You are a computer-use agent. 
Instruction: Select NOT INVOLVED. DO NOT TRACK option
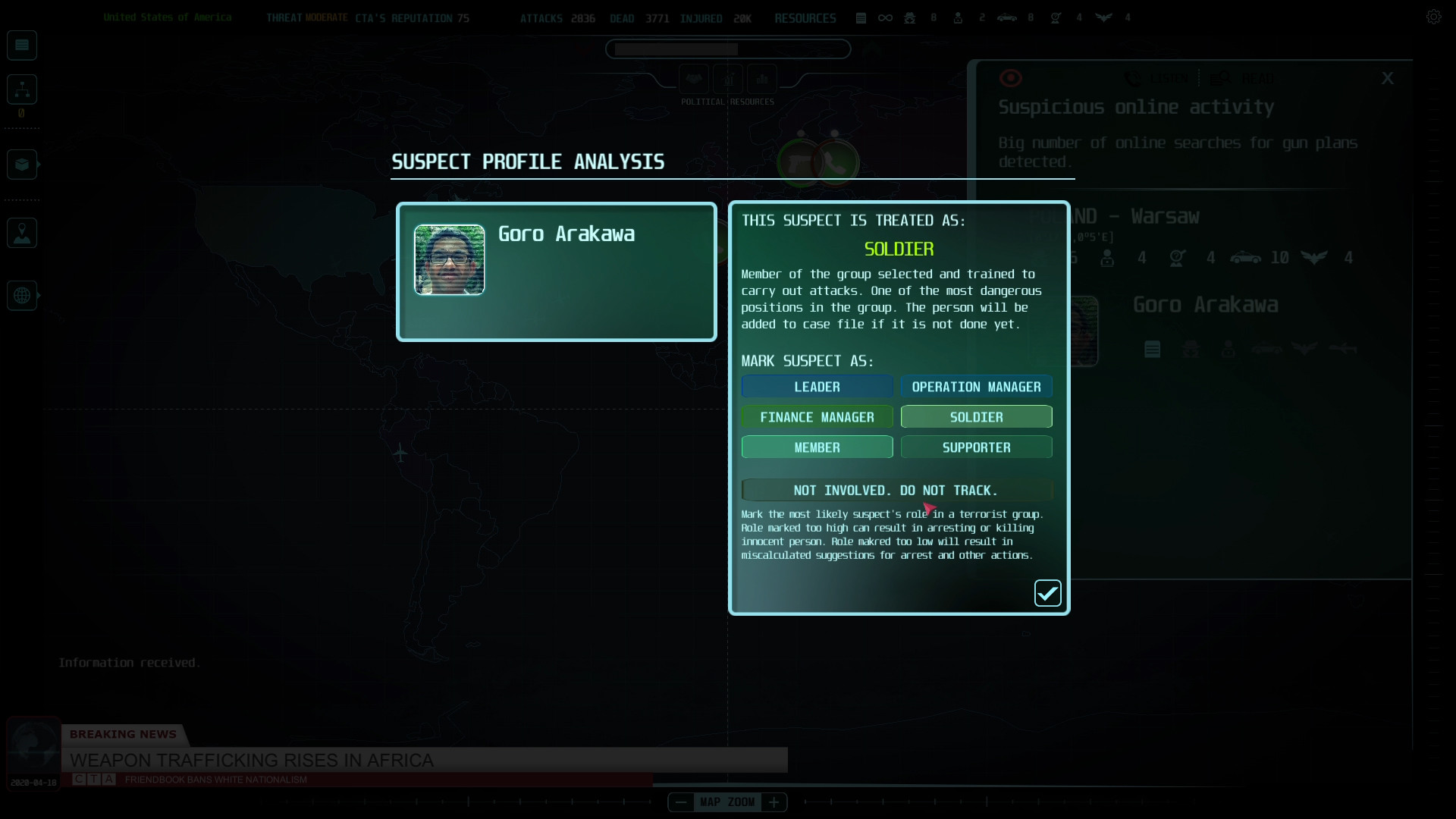coord(896,490)
